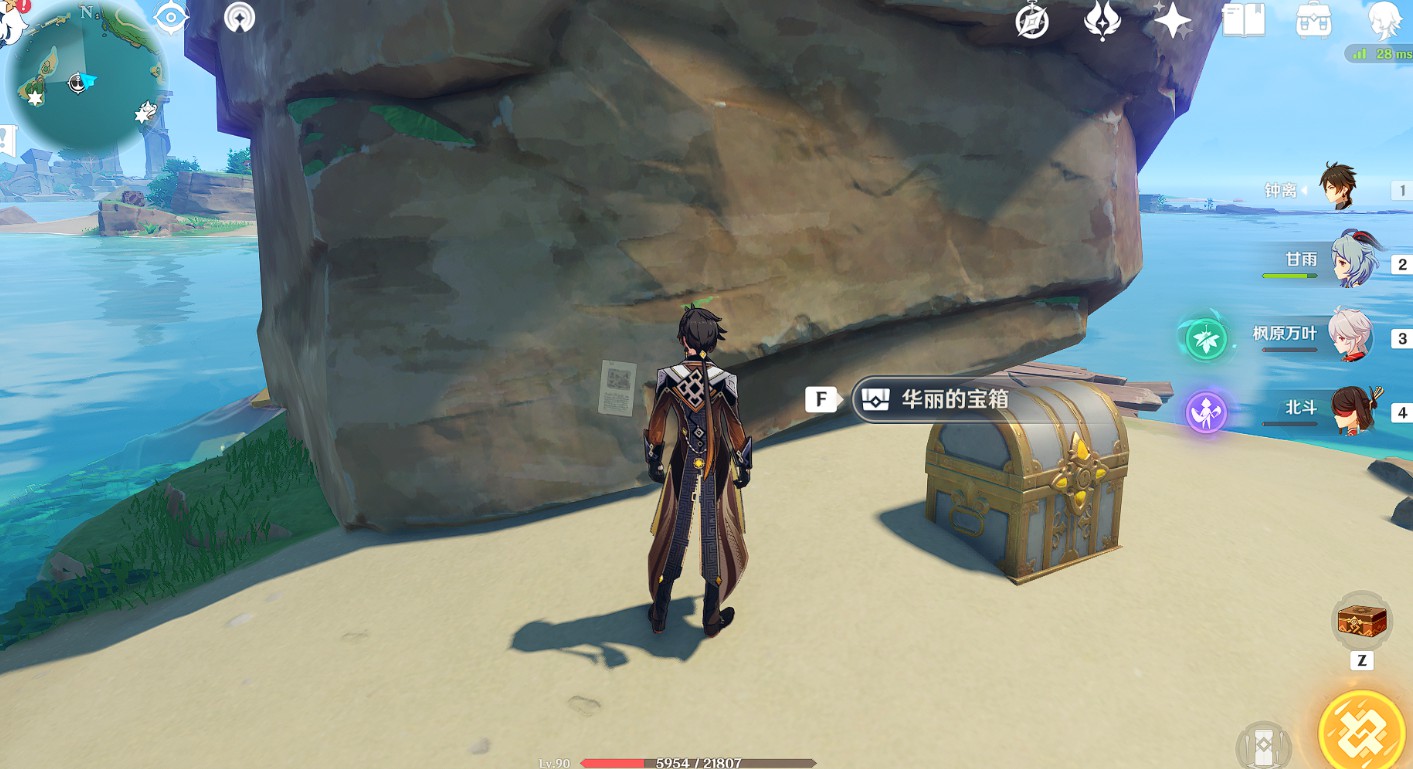Viewport: 1413px width, 769px height.
Task: Open the backpack inventory
Action: (x=1312, y=21)
